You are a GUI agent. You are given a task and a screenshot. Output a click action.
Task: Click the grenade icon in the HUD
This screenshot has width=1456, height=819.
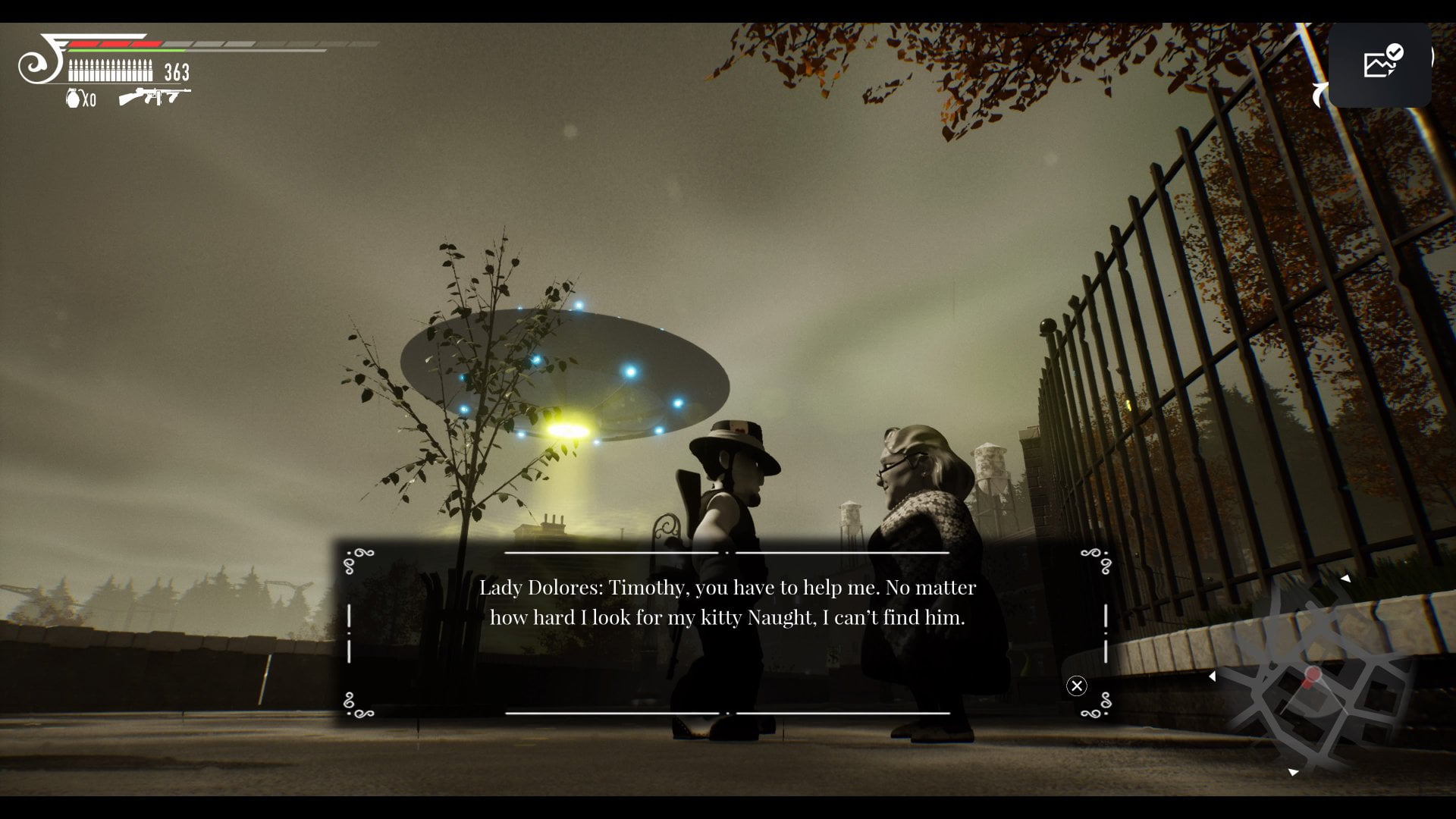tap(74, 99)
